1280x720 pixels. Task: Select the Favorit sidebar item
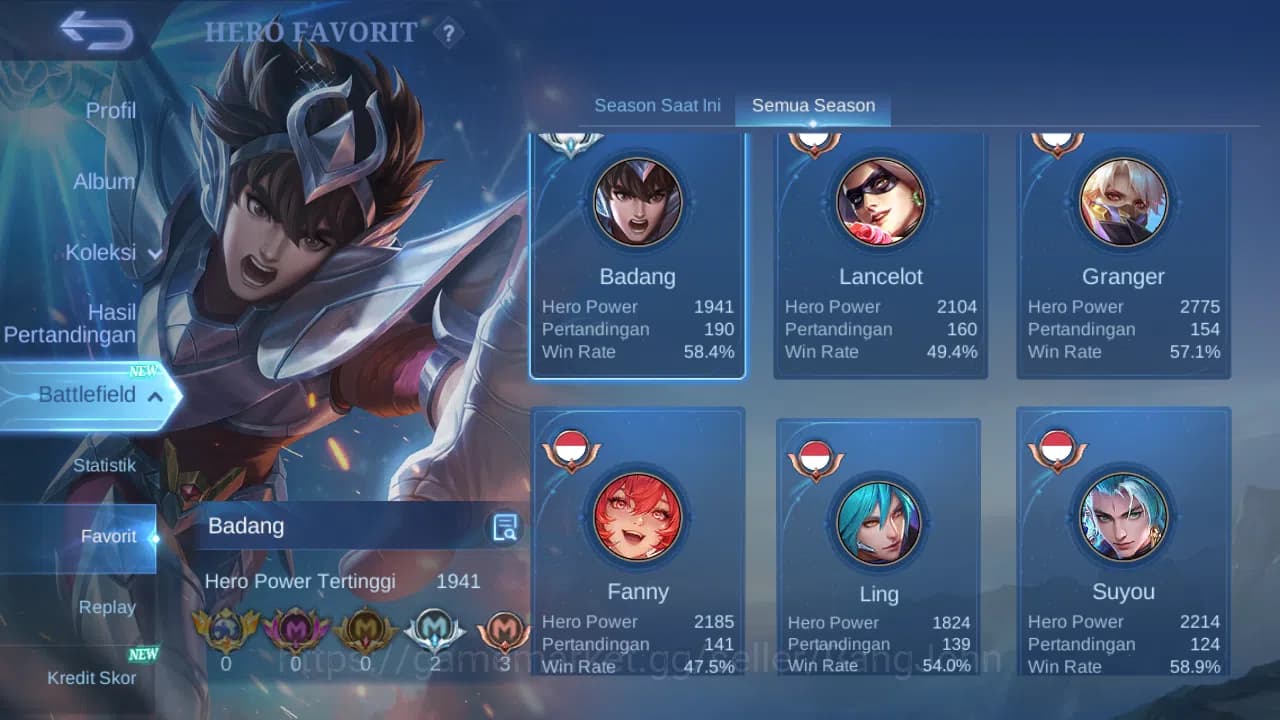click(x=107, y=536)
